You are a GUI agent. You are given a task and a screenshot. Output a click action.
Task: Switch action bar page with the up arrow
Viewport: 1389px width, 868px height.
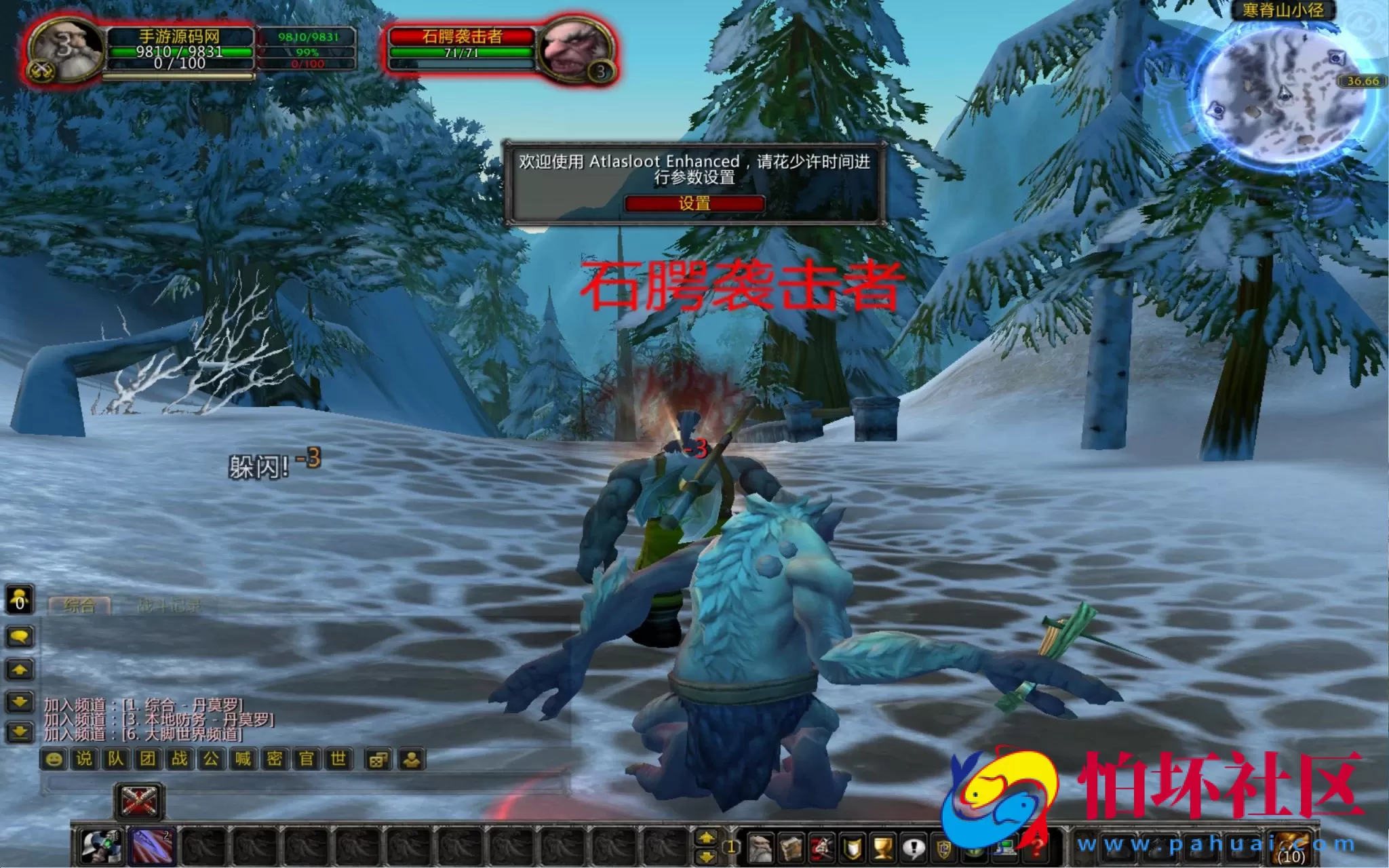706,837
